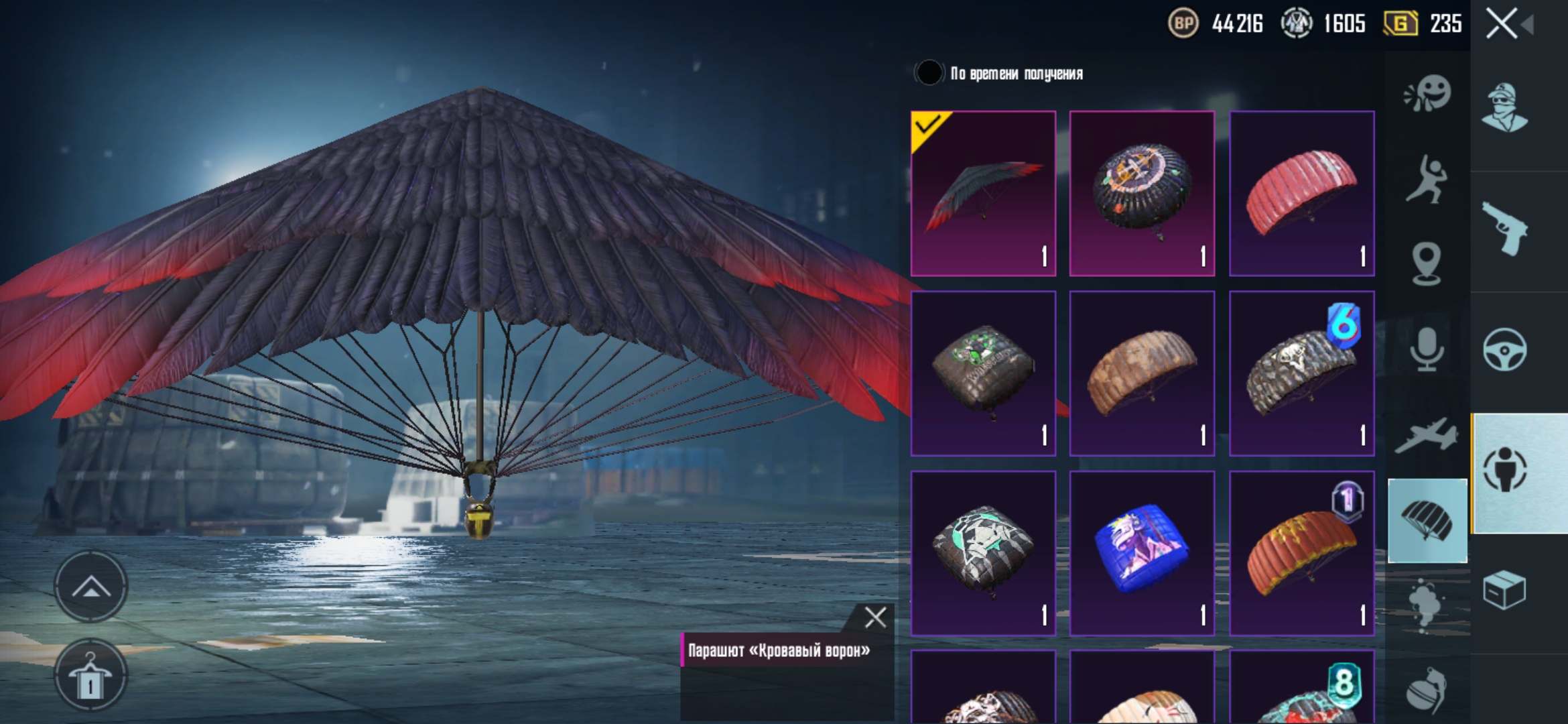Click the wardrobe hanger button

tap(90, 676)
